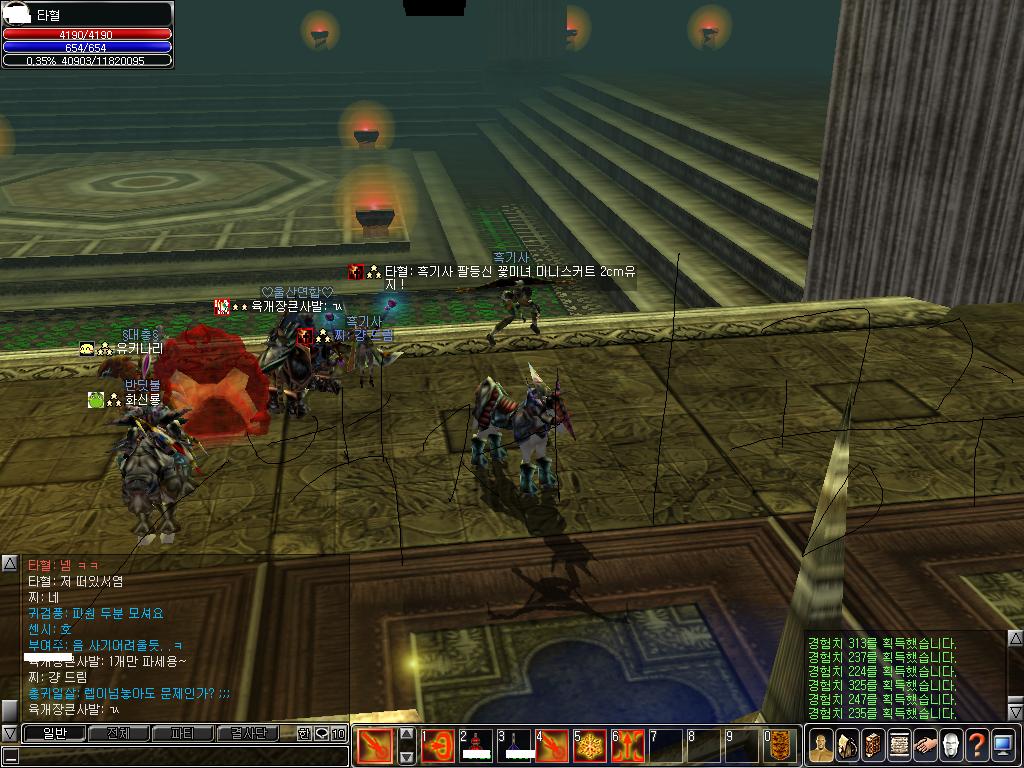Open the handshake trade icon
The width and height of the screenshot is (1024, 768).
pyautogui.click(x=925, y=745)
